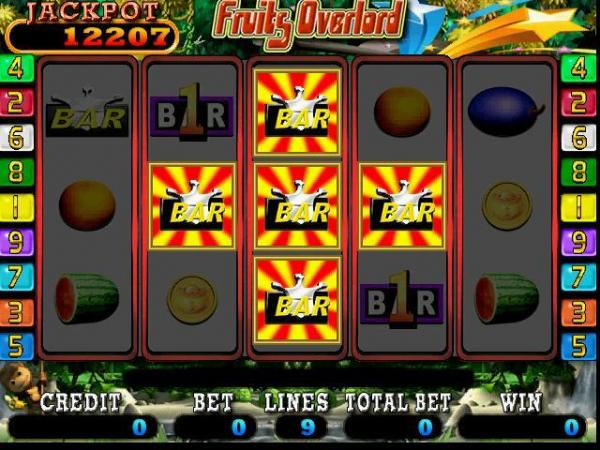600x450 pixels.
Task: Activate cyan payline 7 marker on right edge
Action: point(578,276)
